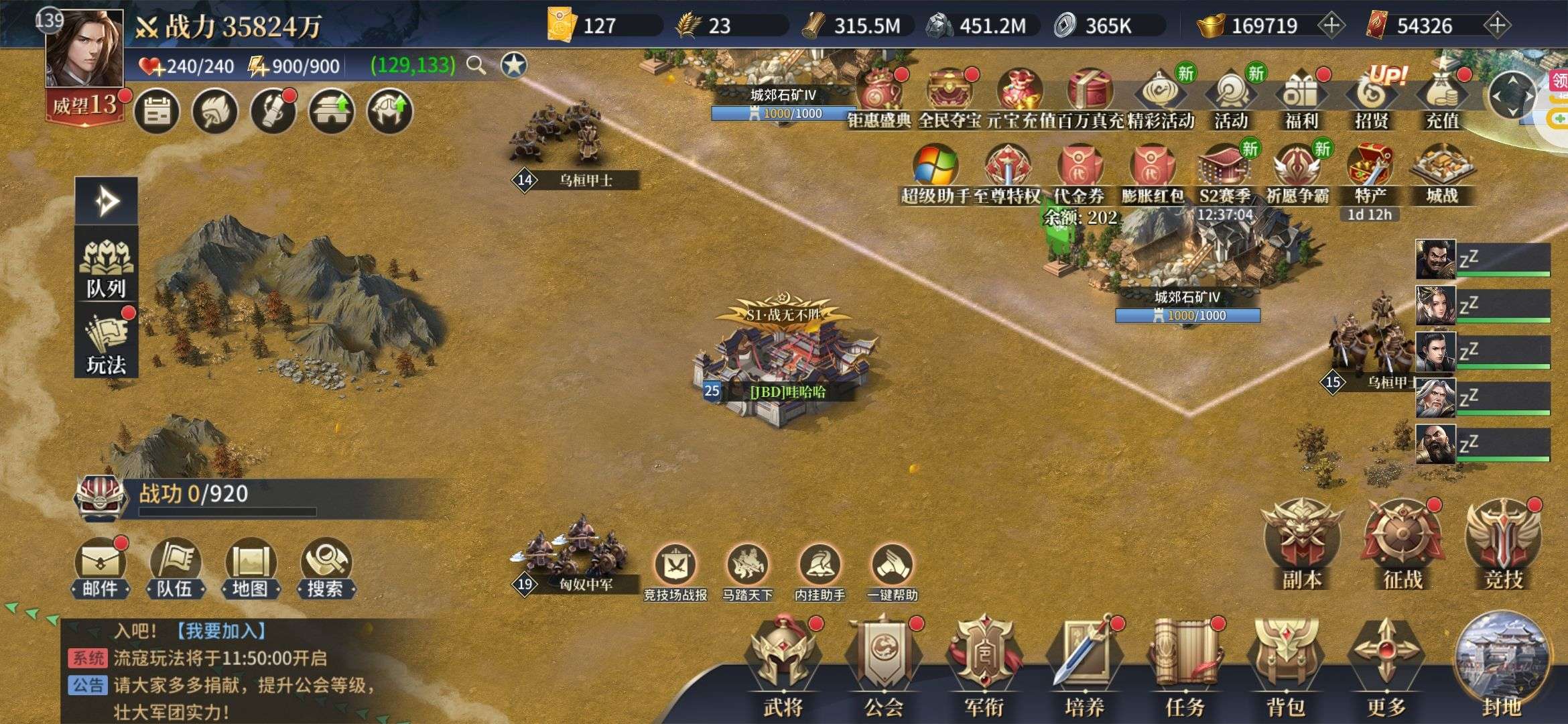Open the 任务 quest scroll

pos(1185,664)
